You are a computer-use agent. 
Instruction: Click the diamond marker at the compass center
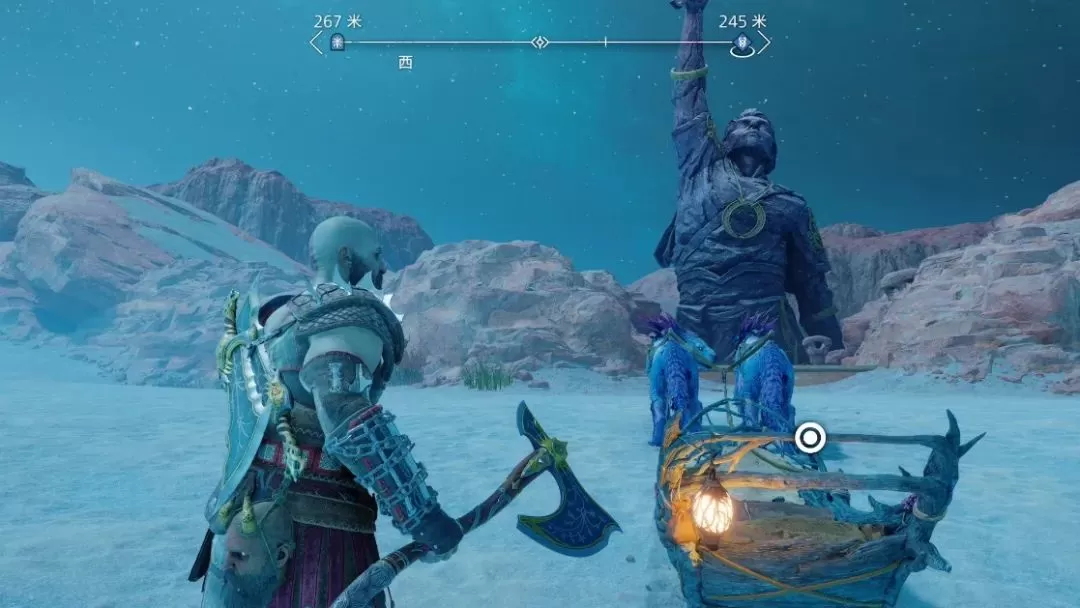point(540,42)
